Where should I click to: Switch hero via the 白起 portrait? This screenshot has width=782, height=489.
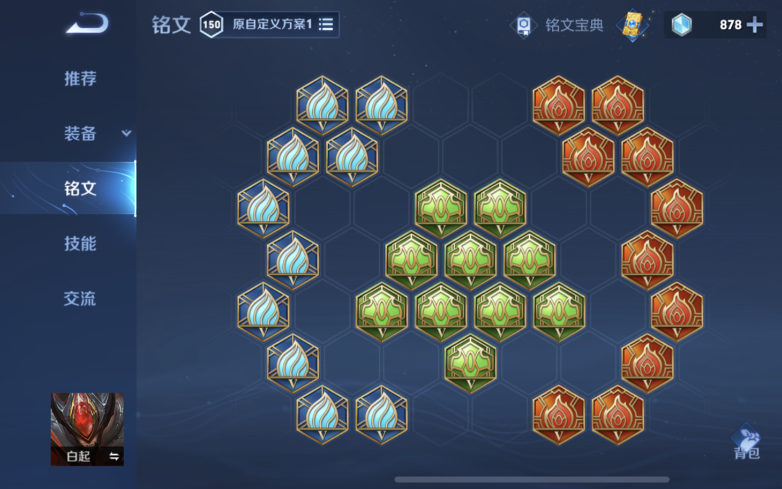(x=87, y=429)
